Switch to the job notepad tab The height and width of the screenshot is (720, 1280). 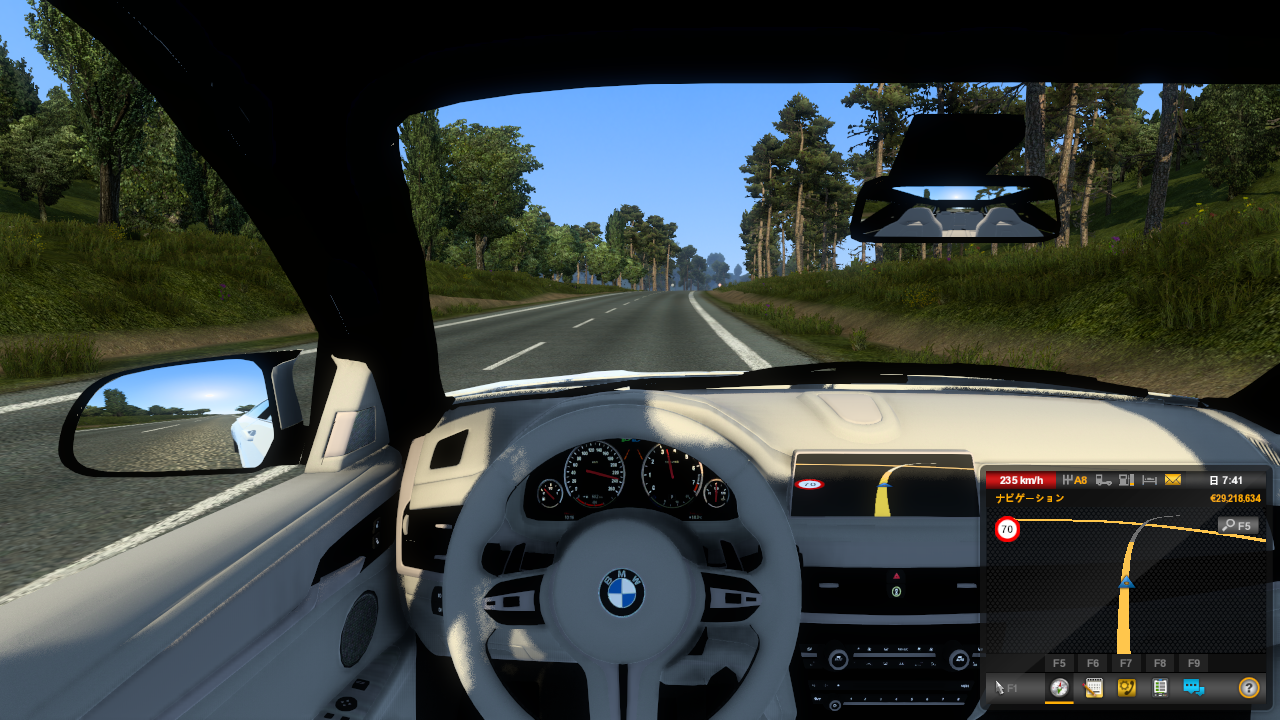(x=1093, y=687)
